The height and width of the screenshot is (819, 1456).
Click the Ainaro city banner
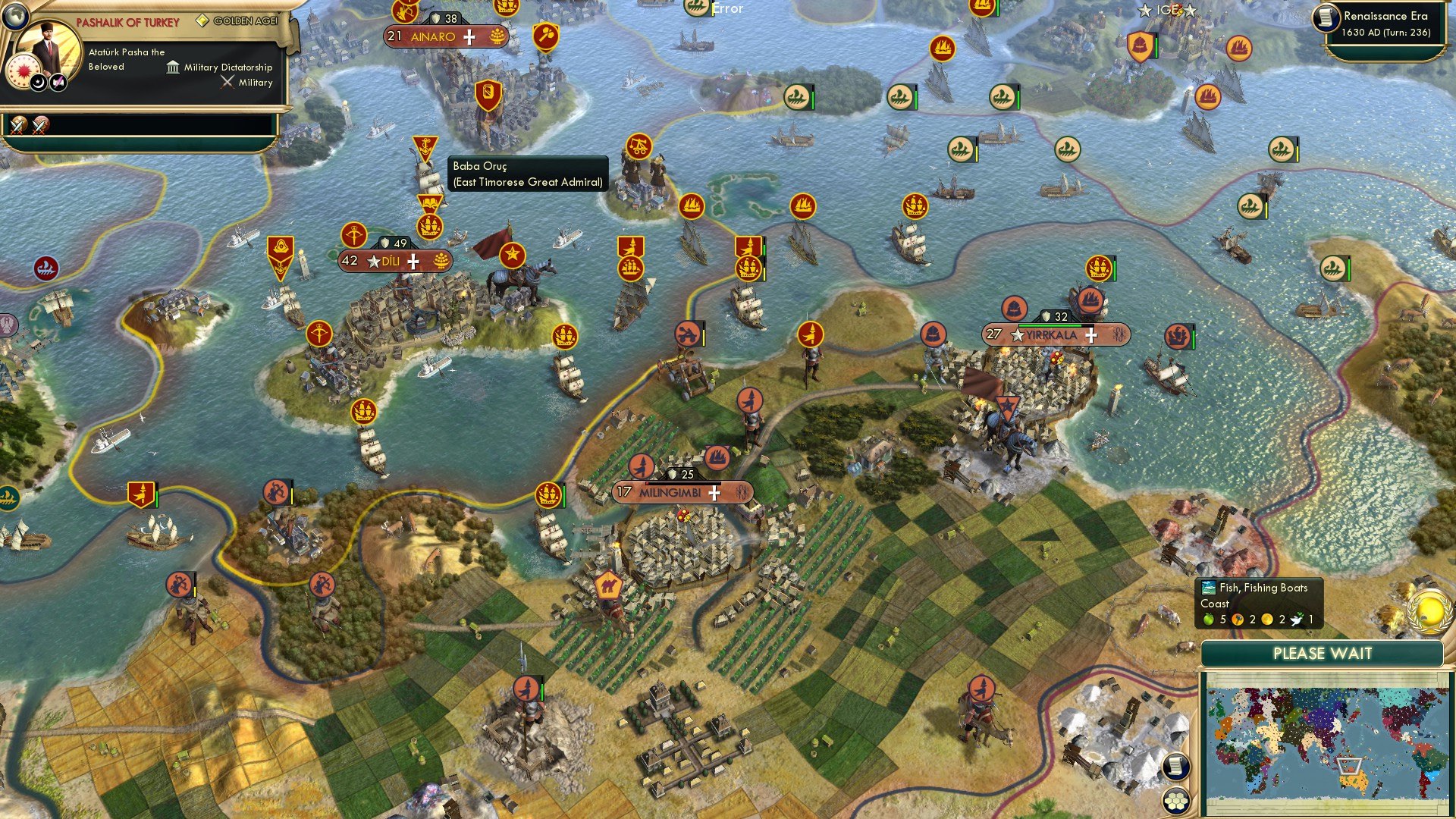[436, 36]
